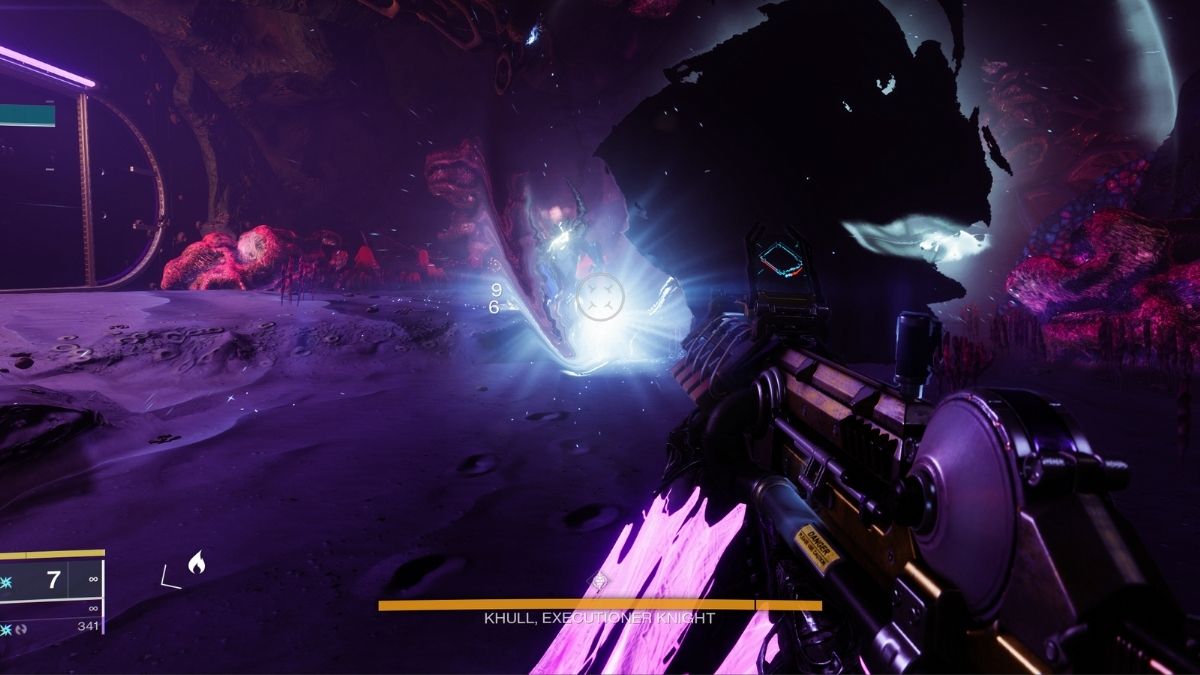This screenshot has height=675, width=1200.
Task: Choose the stowed weapon row with 341 ammo
Action: [x=52, y=626]
